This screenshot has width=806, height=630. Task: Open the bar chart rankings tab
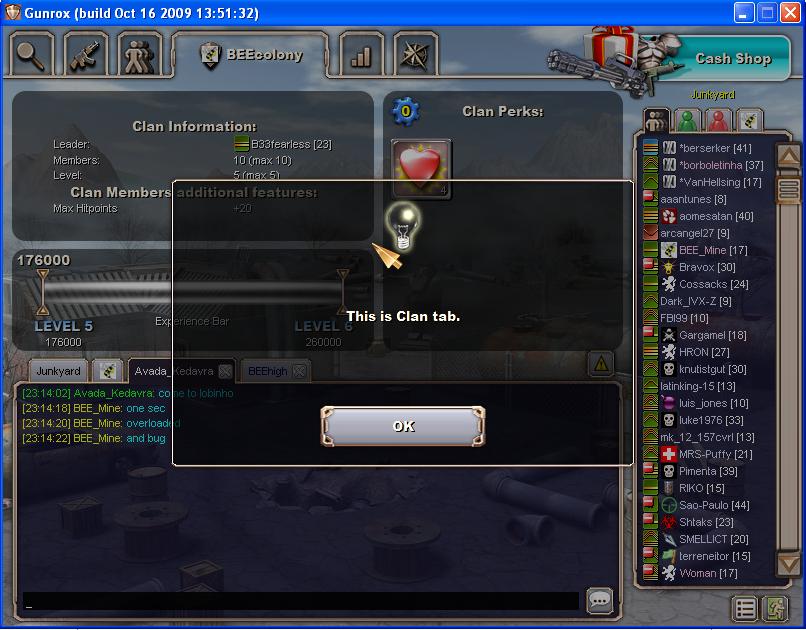point(361,56)
